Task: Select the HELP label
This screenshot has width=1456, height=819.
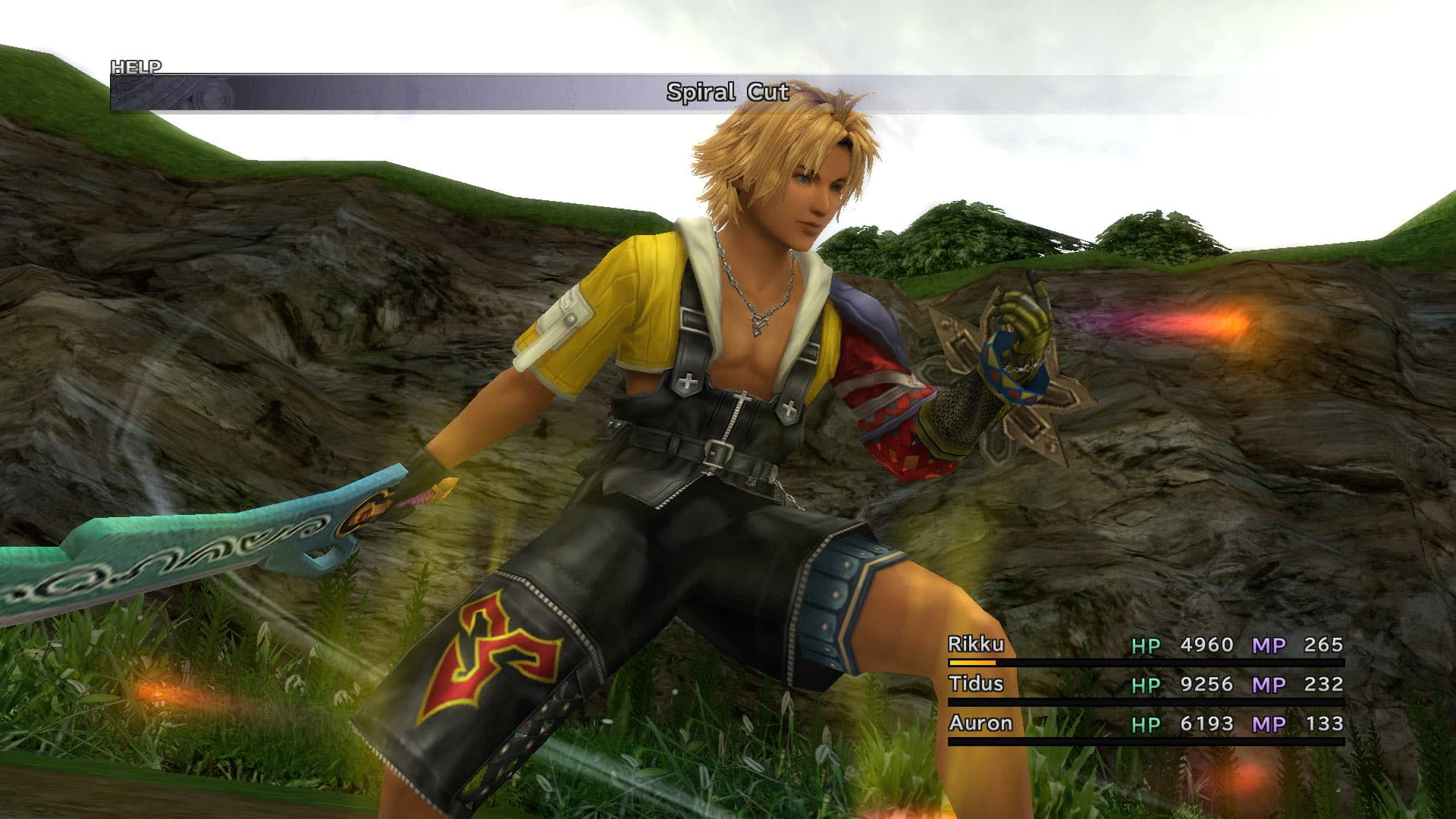Action: click(x=135, y=66)
